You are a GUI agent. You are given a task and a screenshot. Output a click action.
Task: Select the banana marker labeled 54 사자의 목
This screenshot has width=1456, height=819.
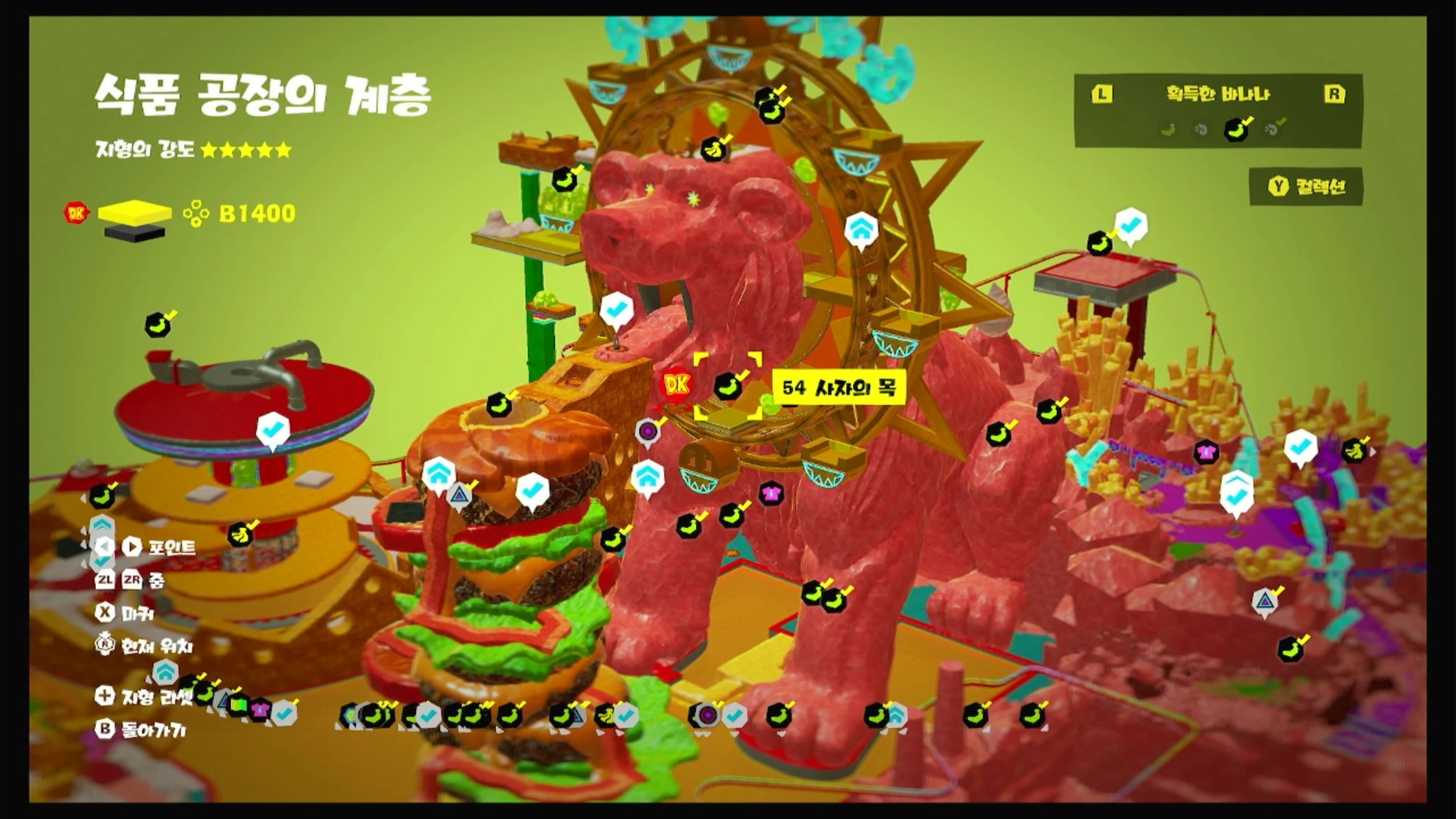point(728,387)
